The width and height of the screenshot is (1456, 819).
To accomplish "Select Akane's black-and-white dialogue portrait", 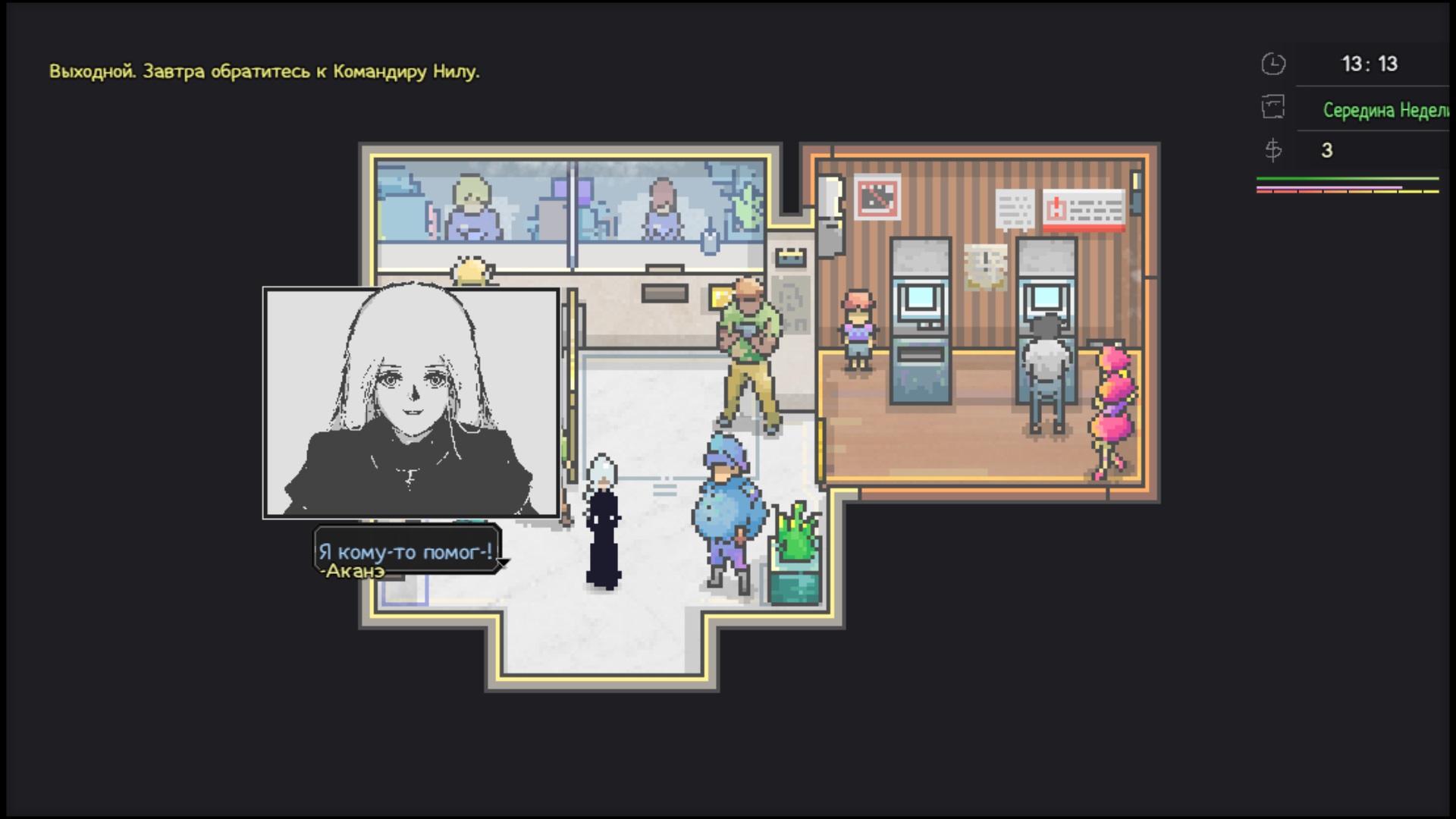I will 411,402.
